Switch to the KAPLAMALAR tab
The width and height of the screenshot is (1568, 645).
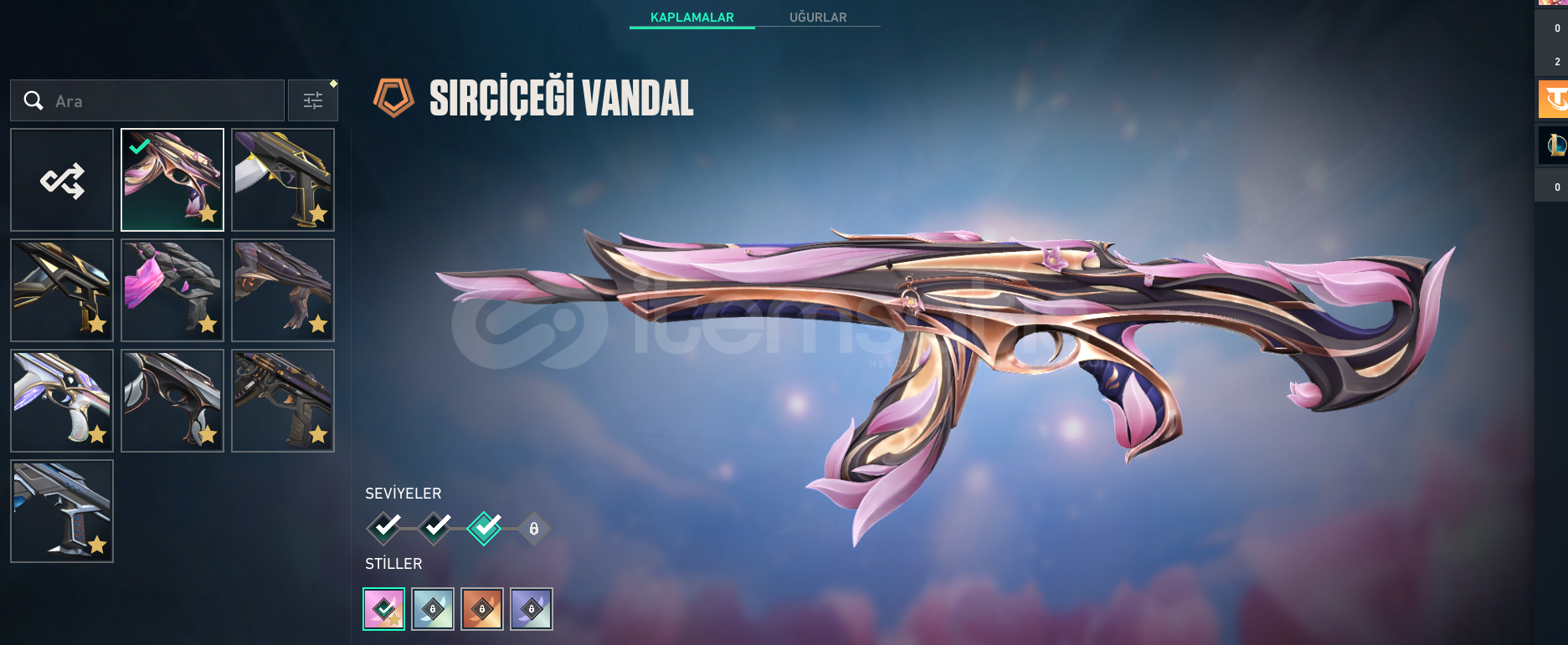691,18
